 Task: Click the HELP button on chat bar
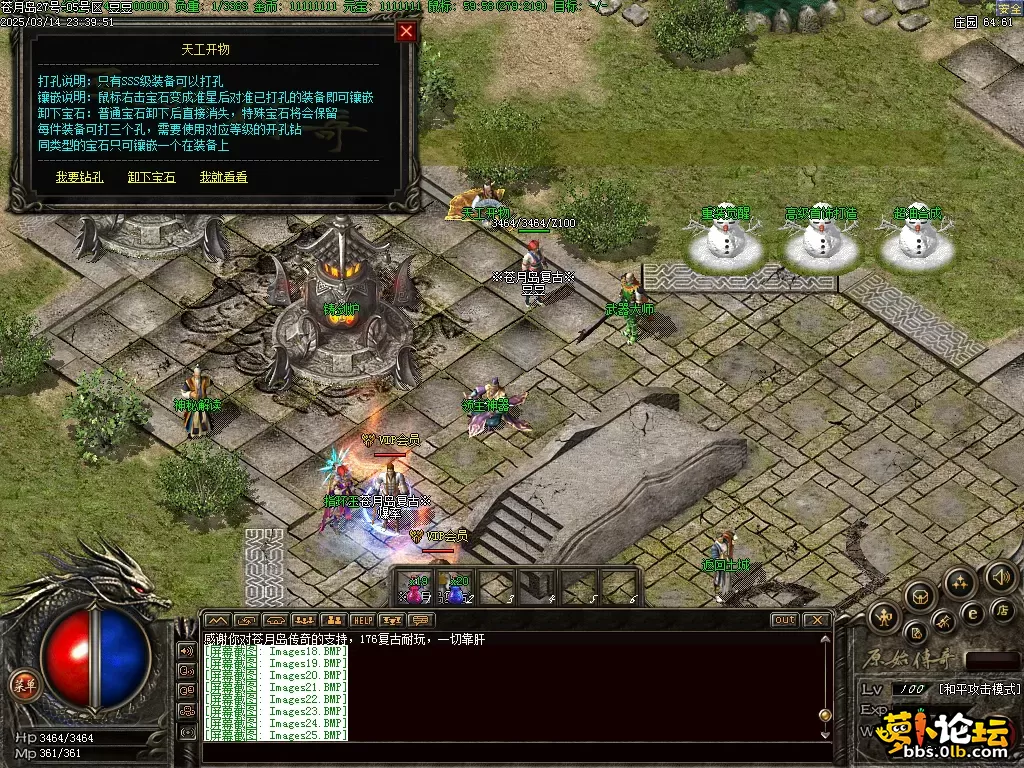(362, 620)
